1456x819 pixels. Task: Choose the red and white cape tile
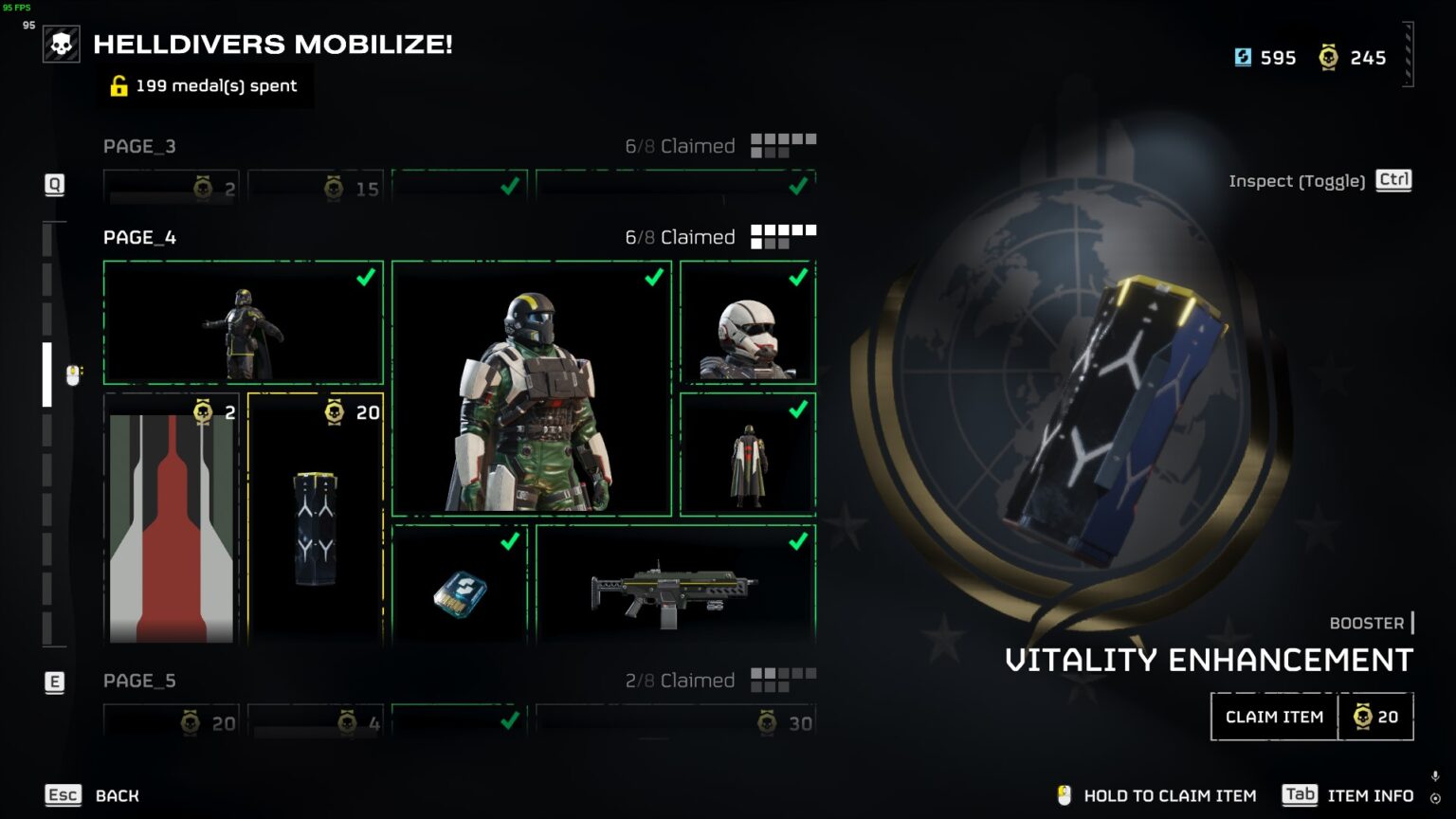(x=172, y=519)
